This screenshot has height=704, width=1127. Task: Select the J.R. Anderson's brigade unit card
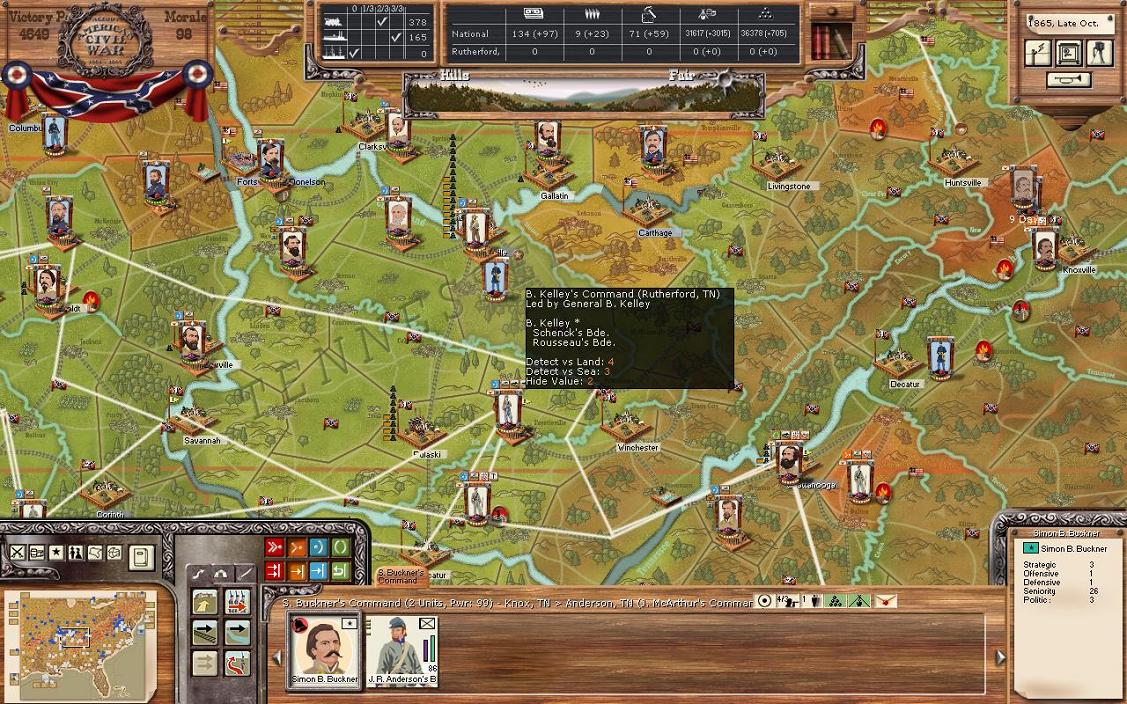pyautogui.click(x=403, y=649)
